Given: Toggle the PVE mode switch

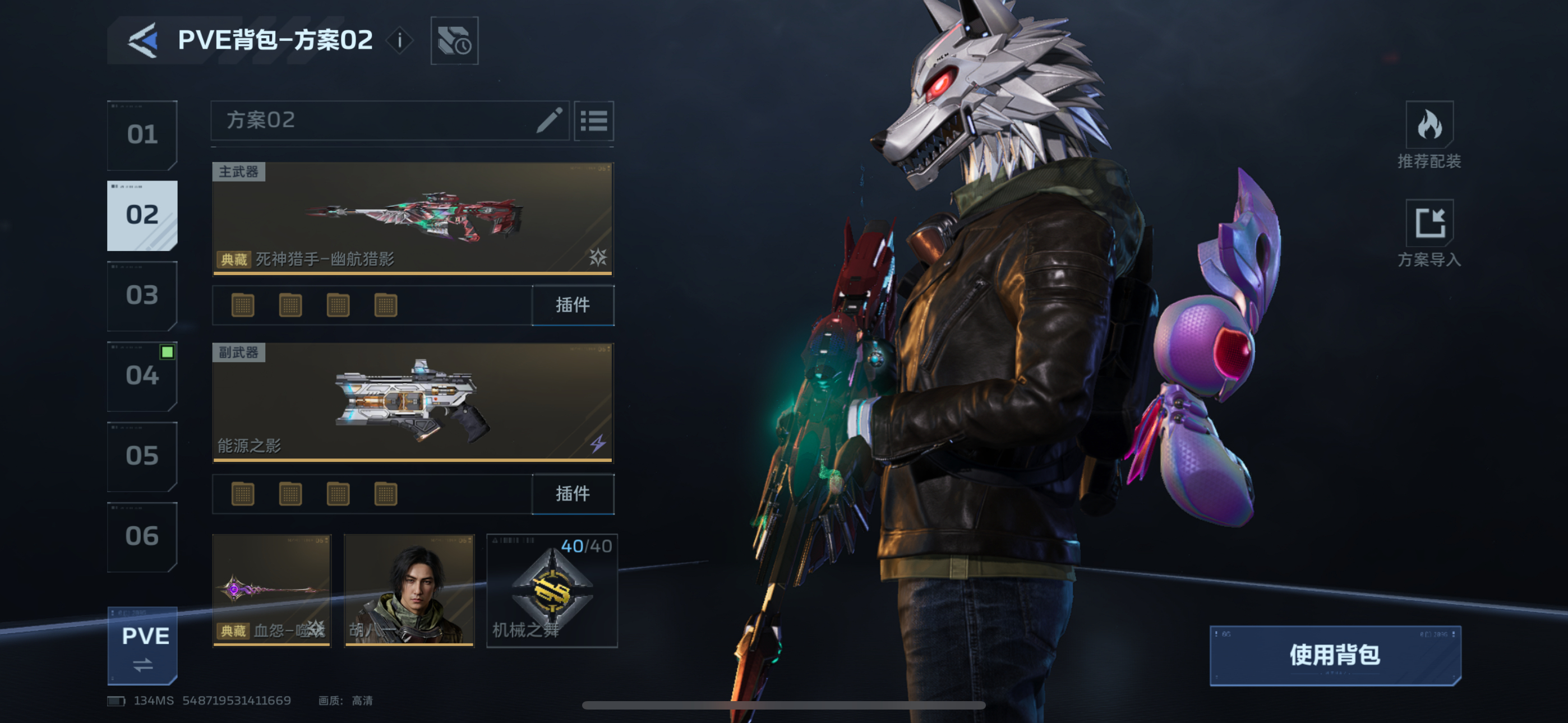Looking at the screenshot, I should pyautogui.click(x=143, y=646).
